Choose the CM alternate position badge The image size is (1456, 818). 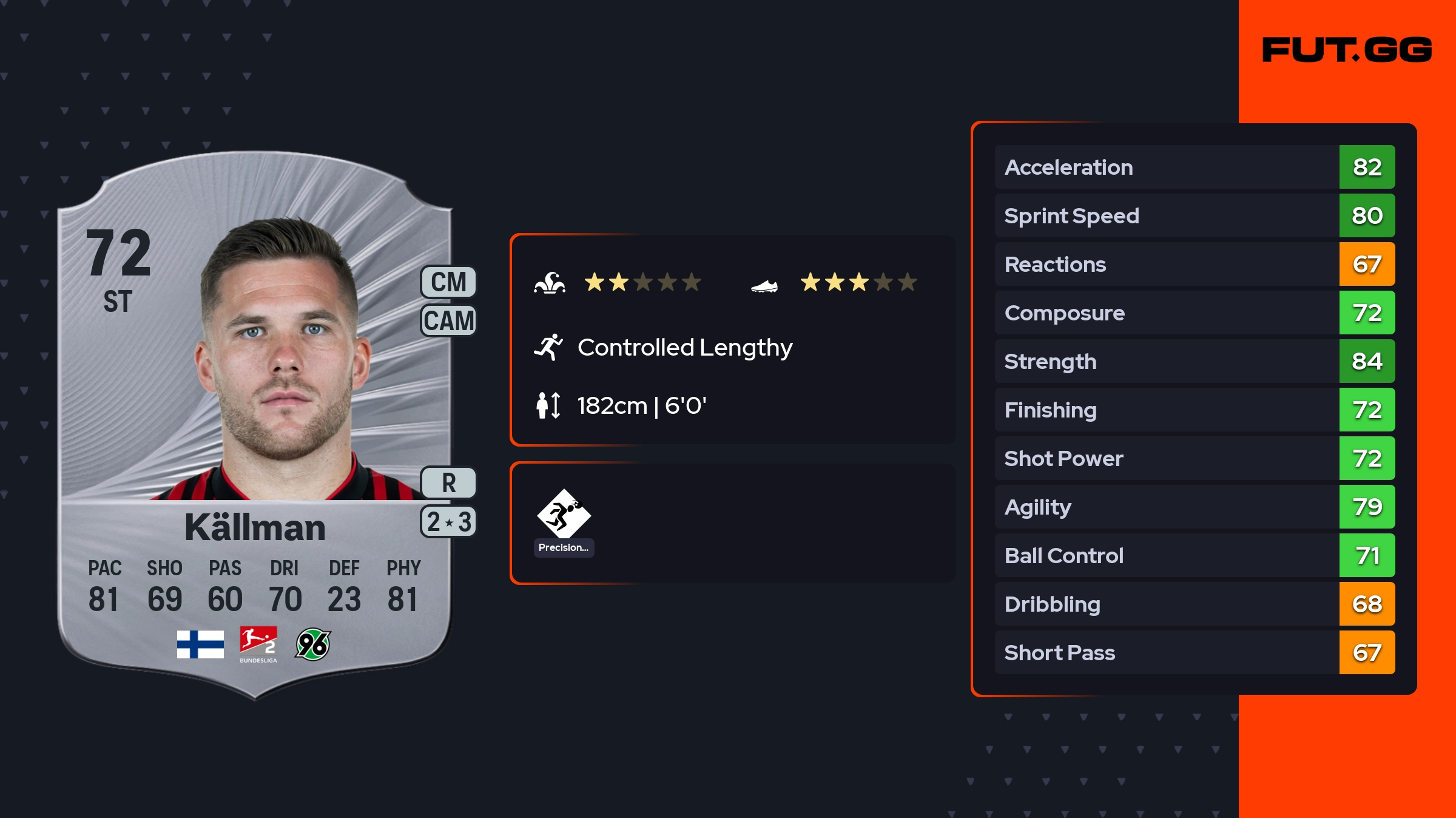(448, 282)
